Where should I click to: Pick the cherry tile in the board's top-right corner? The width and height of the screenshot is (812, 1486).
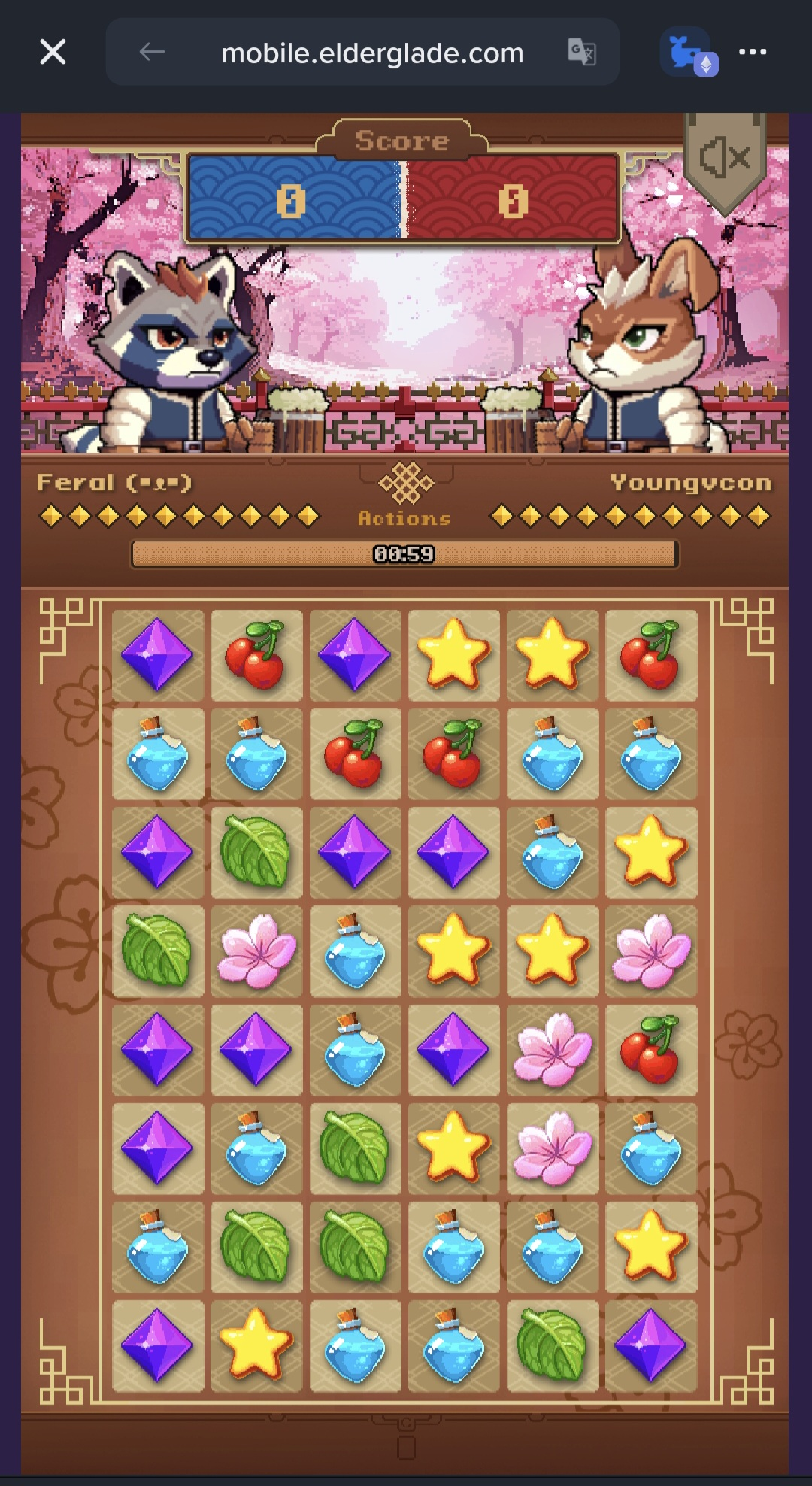[651, 655]
